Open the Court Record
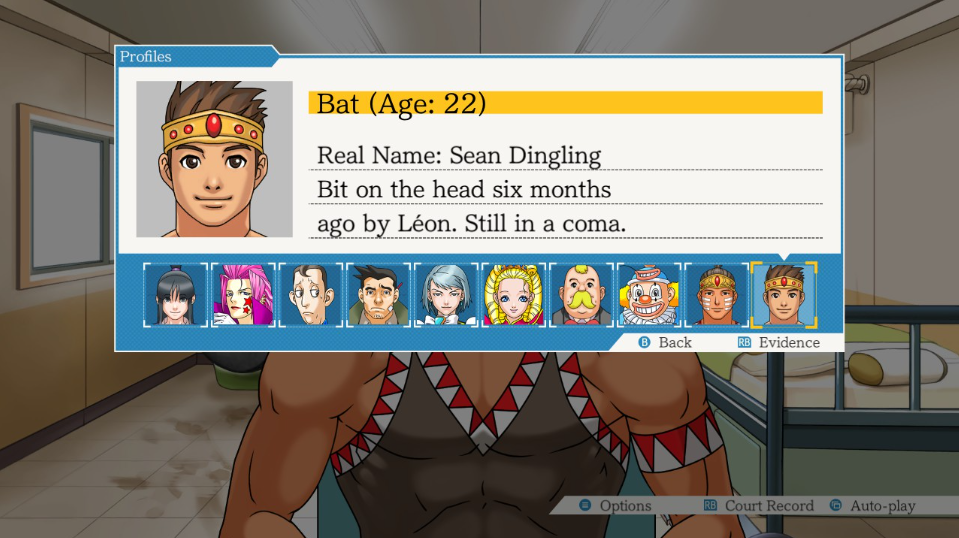Viewport: 959px width, 538px height. pyautogui.click(x=758, y=506)
